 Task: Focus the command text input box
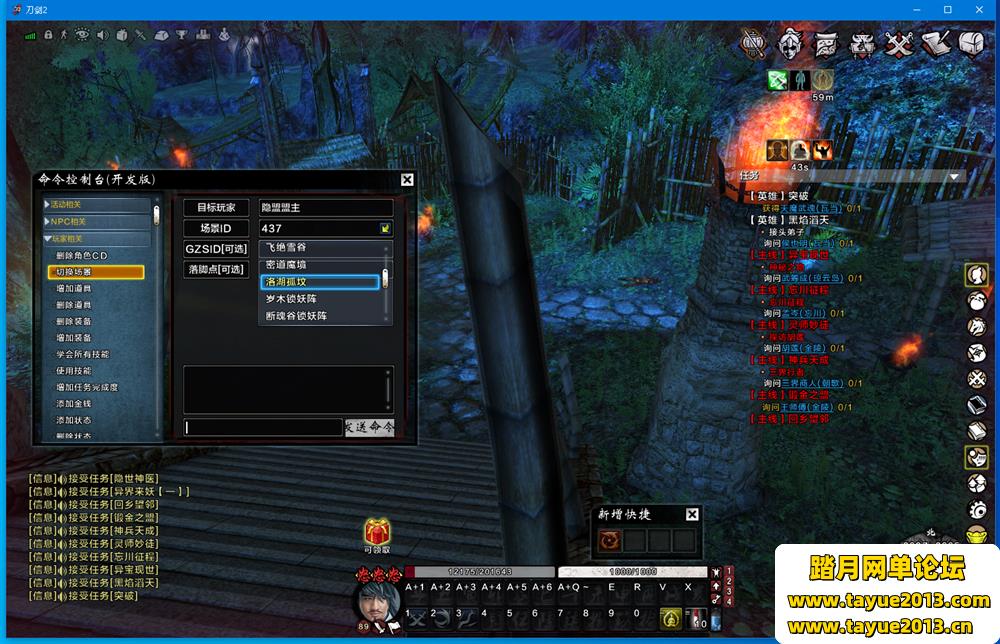pyautogui.click(x=263, y=427)
